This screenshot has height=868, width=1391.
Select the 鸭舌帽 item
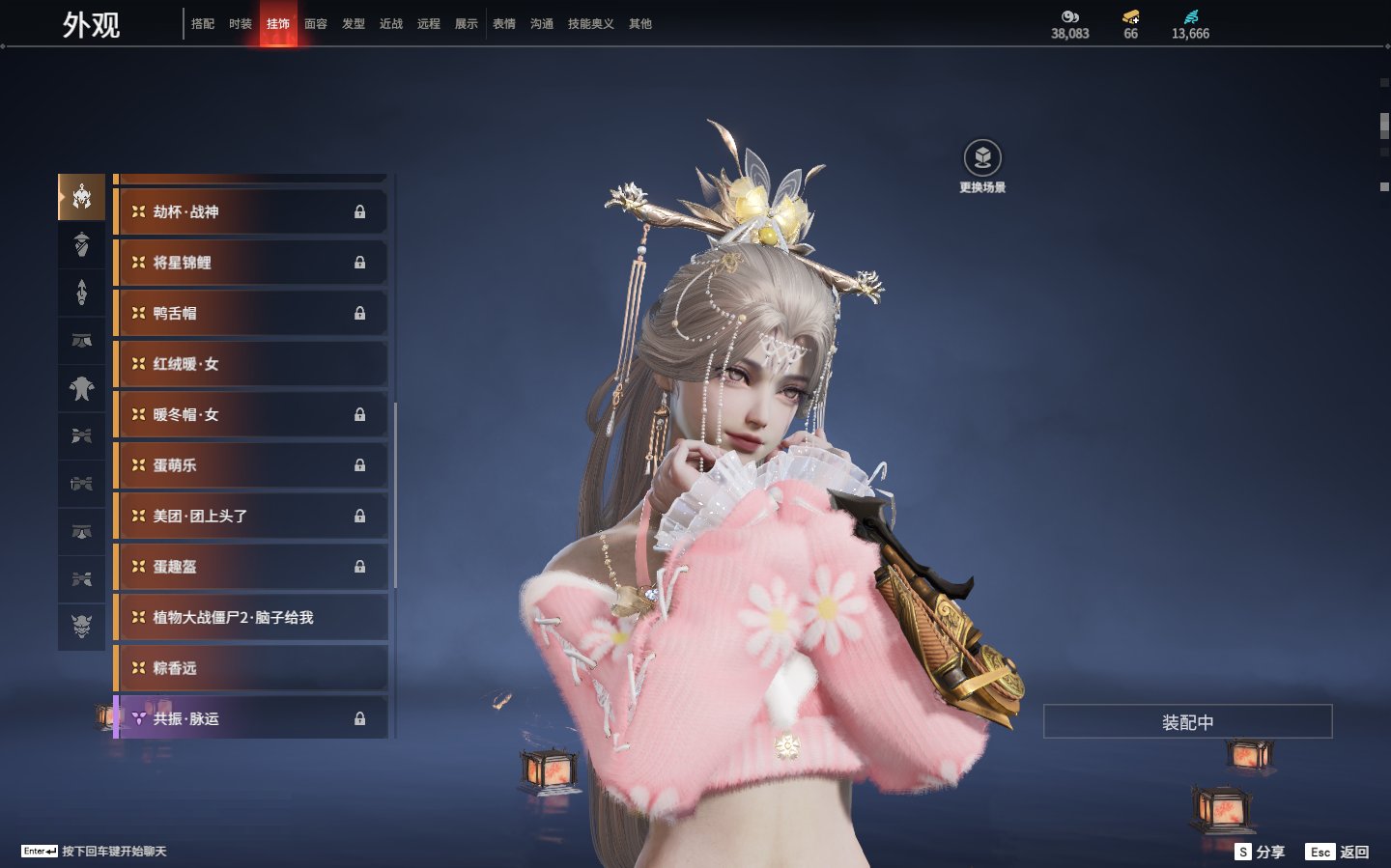pyautogui.click(x=251, y=313)
